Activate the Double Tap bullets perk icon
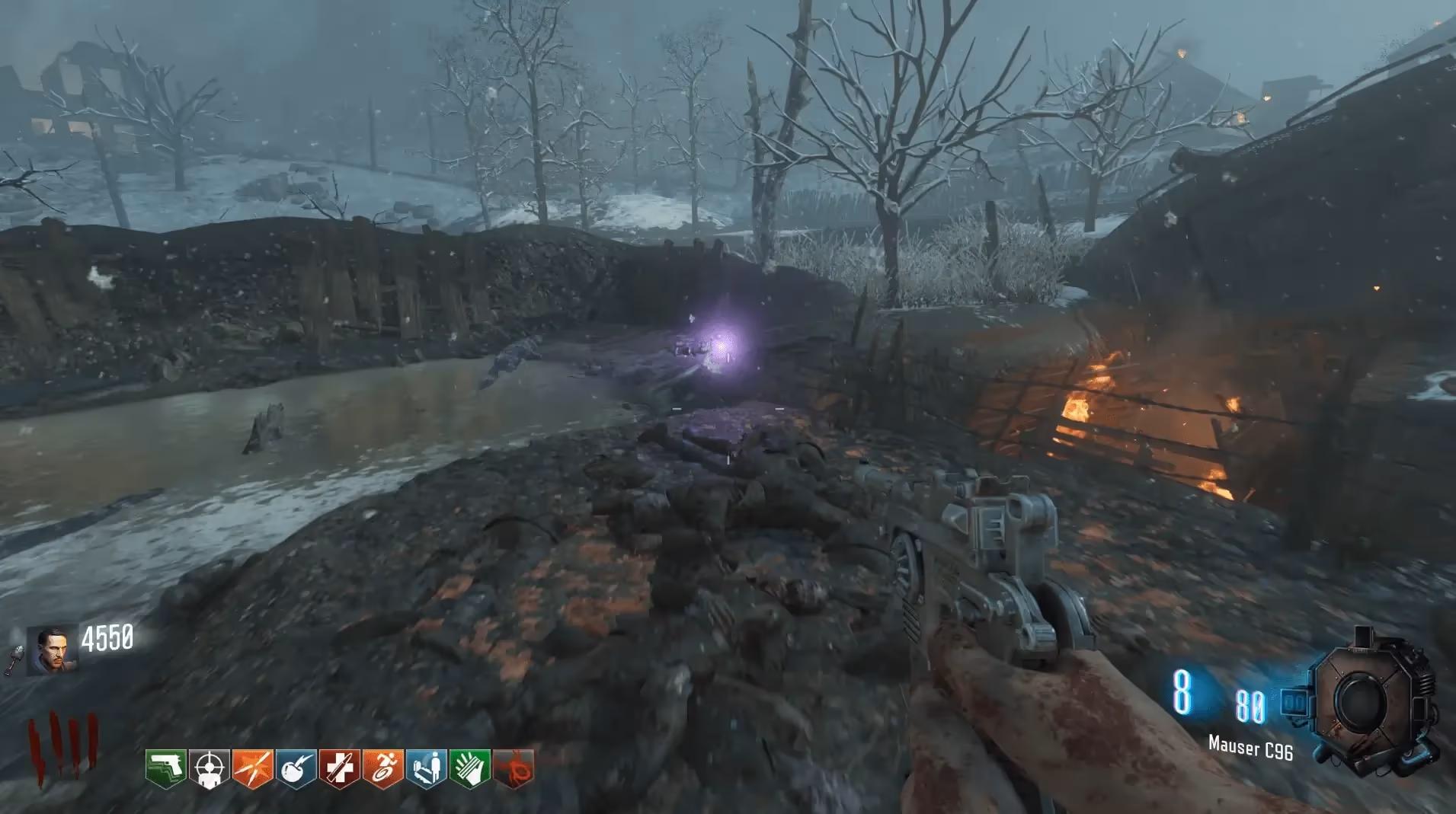 click(252, 768)
